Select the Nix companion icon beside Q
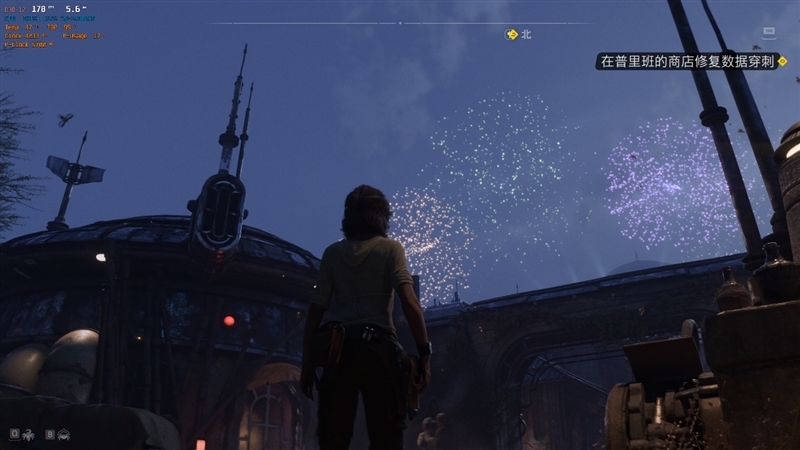Screen dimensions: 800x450 (28, 434)
